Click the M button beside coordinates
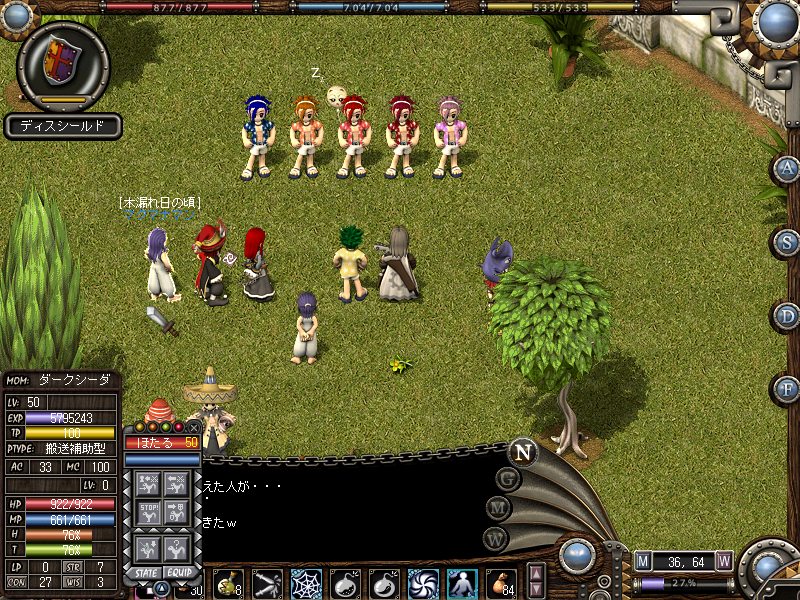800x600 pixels. (x=643, y=560)
